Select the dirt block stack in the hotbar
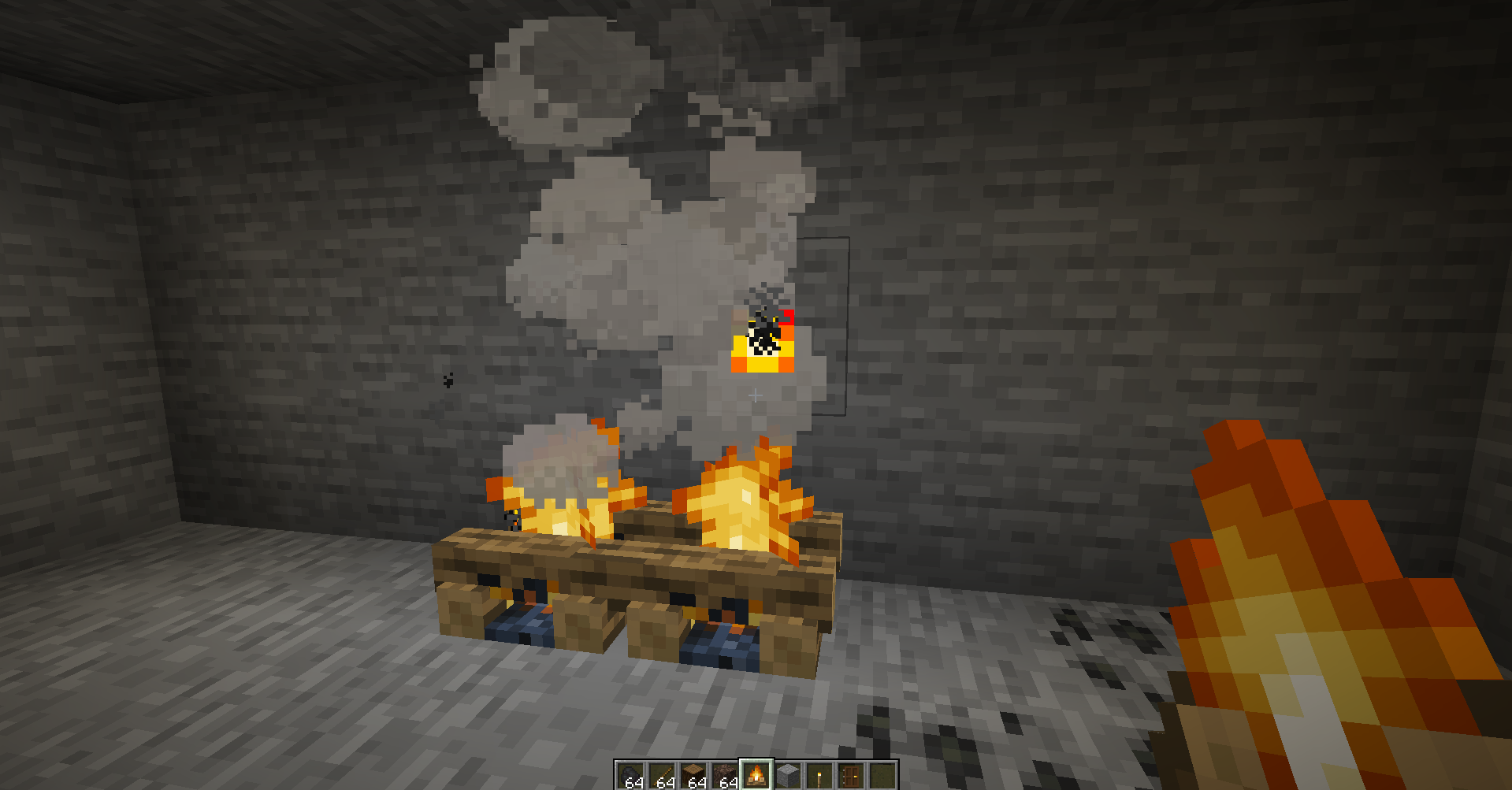The height and width of the screenshot is (790, 1512). [x=725, y=772]
